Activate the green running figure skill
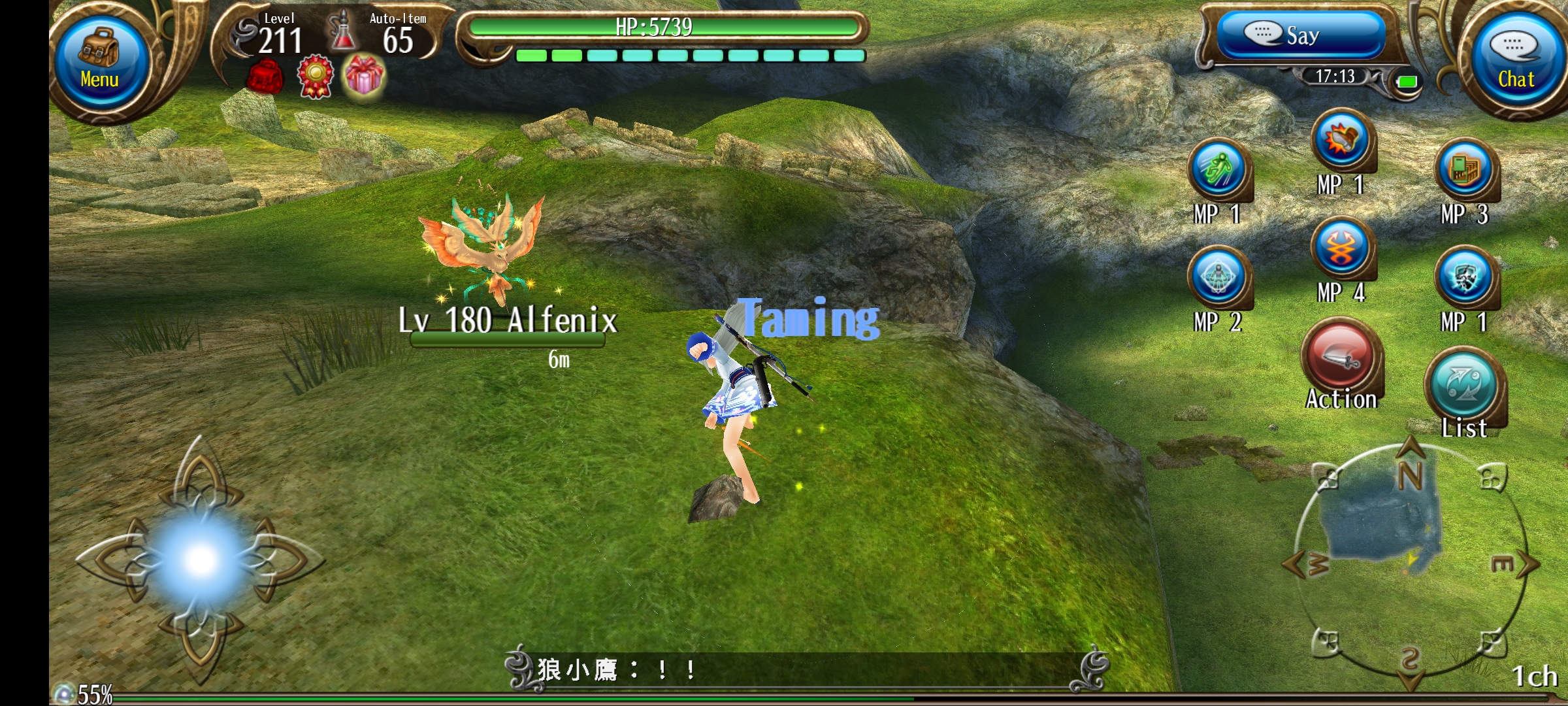This screenshot has width=1568, height=706. [1218, 169]
